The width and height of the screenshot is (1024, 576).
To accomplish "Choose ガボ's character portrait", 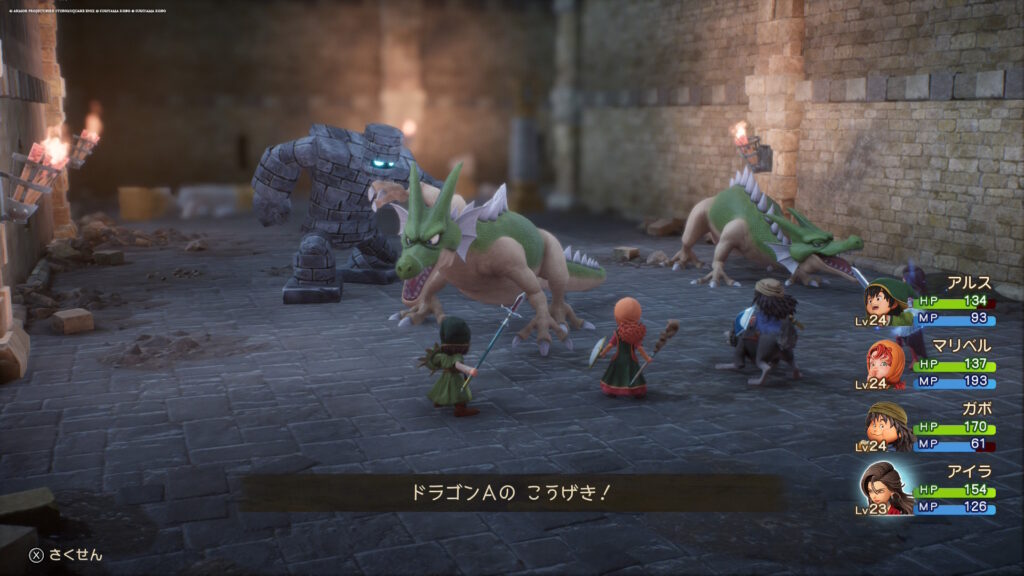I will click(x=885, y=425).
